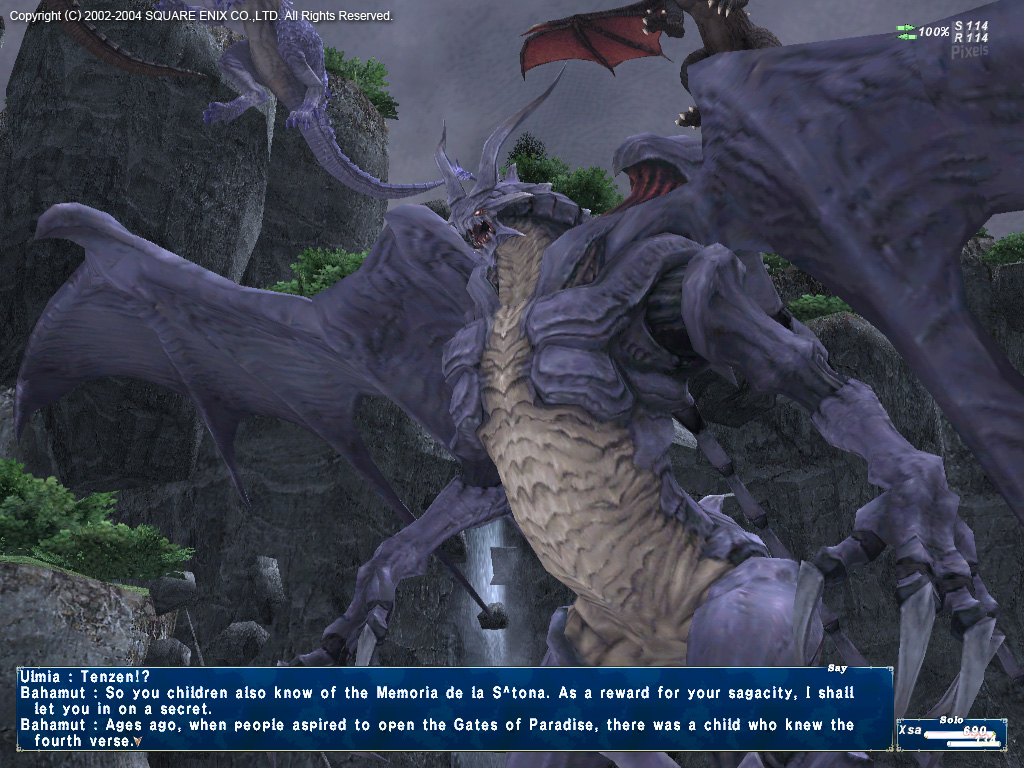
Task: Select the Say chat mode label
Action: tap(838, 668)
